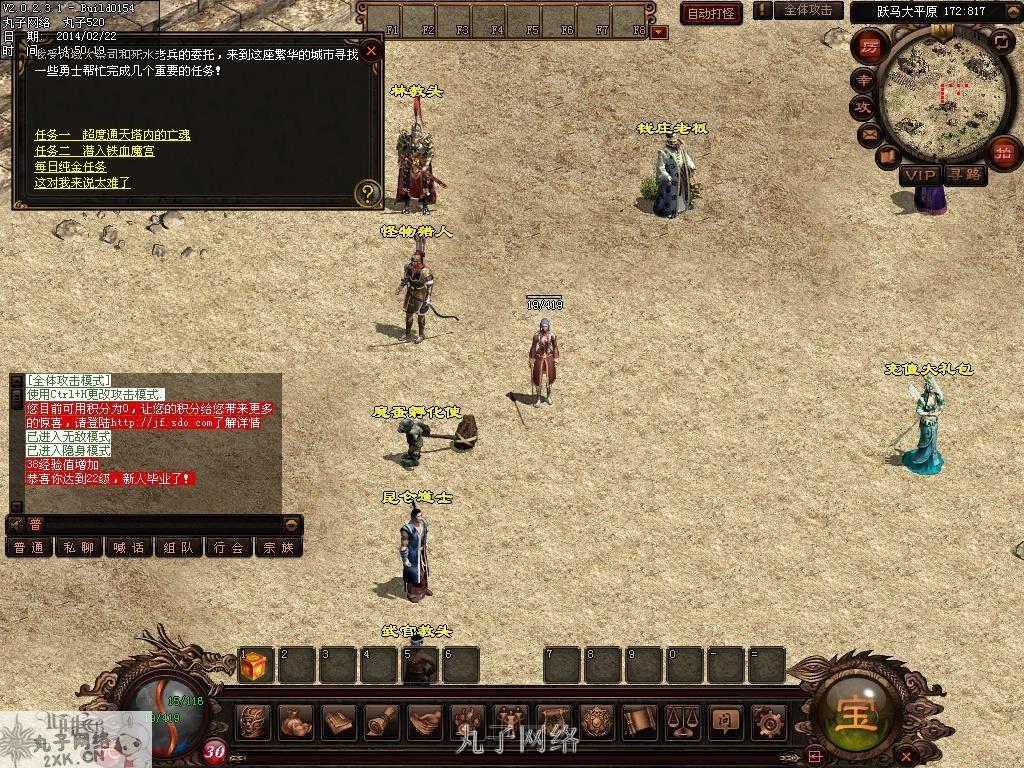Open the question mark help in dialogue

tap(368, 193)
